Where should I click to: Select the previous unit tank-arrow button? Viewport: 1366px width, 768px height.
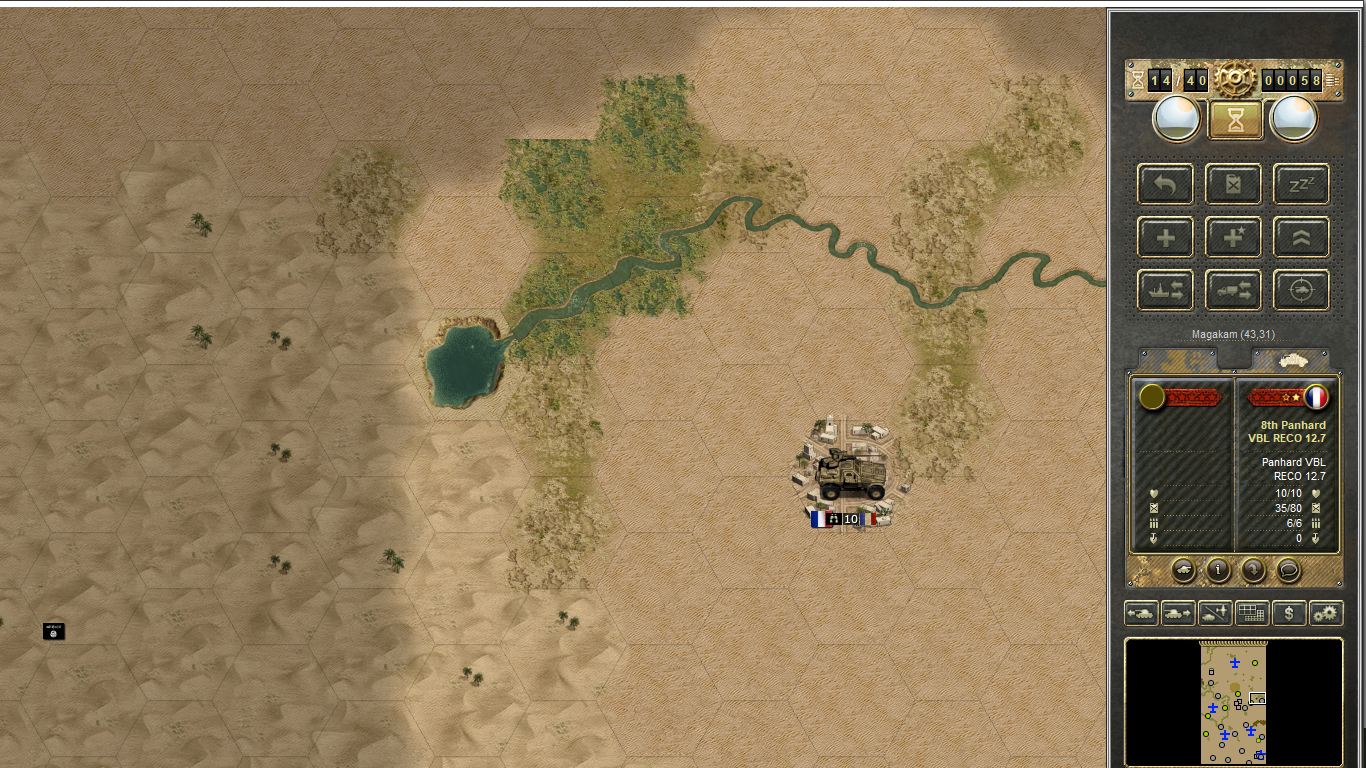tap(1141, 613)
